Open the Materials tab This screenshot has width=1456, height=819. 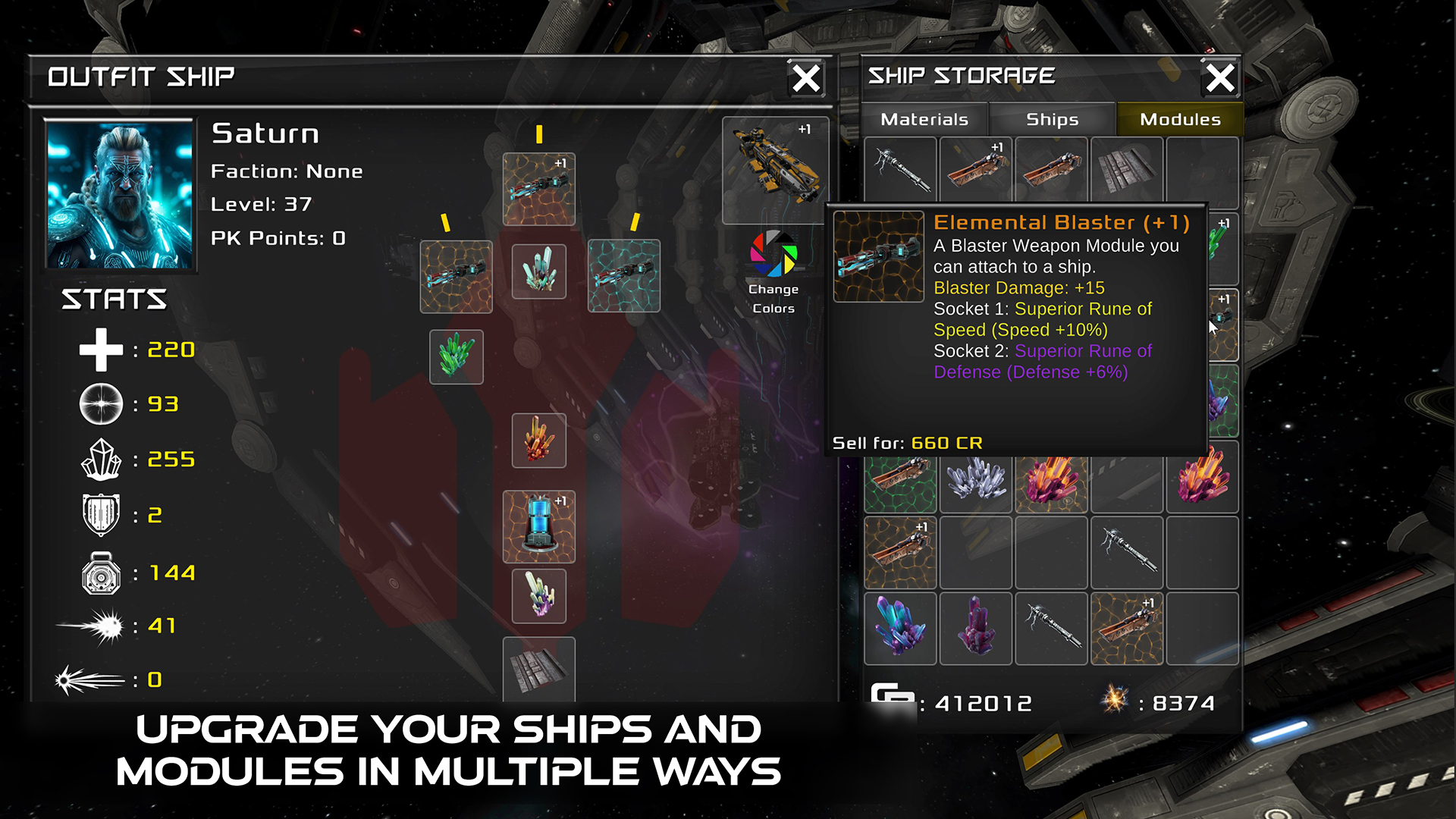pyautogui.click(x=924, y=119)
